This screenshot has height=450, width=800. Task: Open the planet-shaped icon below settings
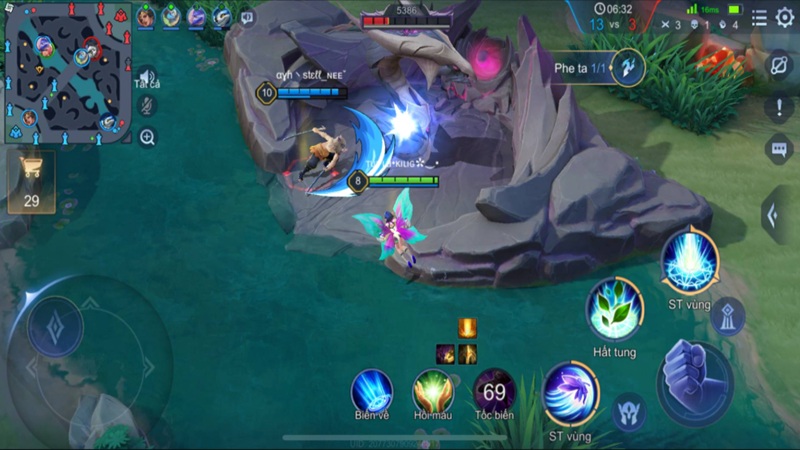[x=779, y=65]
